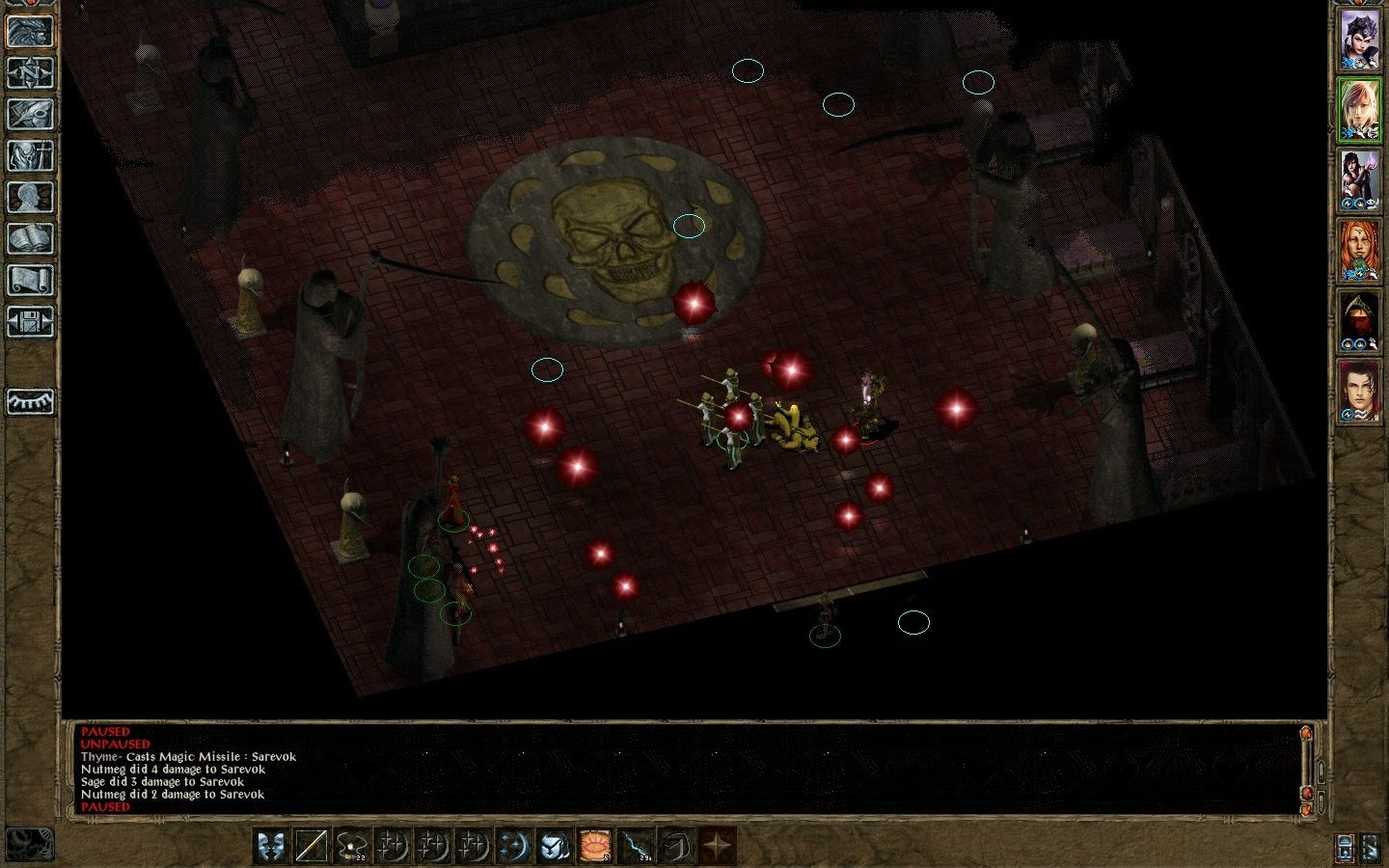Equip the quarterstaff weapon slot

(313, 846)
